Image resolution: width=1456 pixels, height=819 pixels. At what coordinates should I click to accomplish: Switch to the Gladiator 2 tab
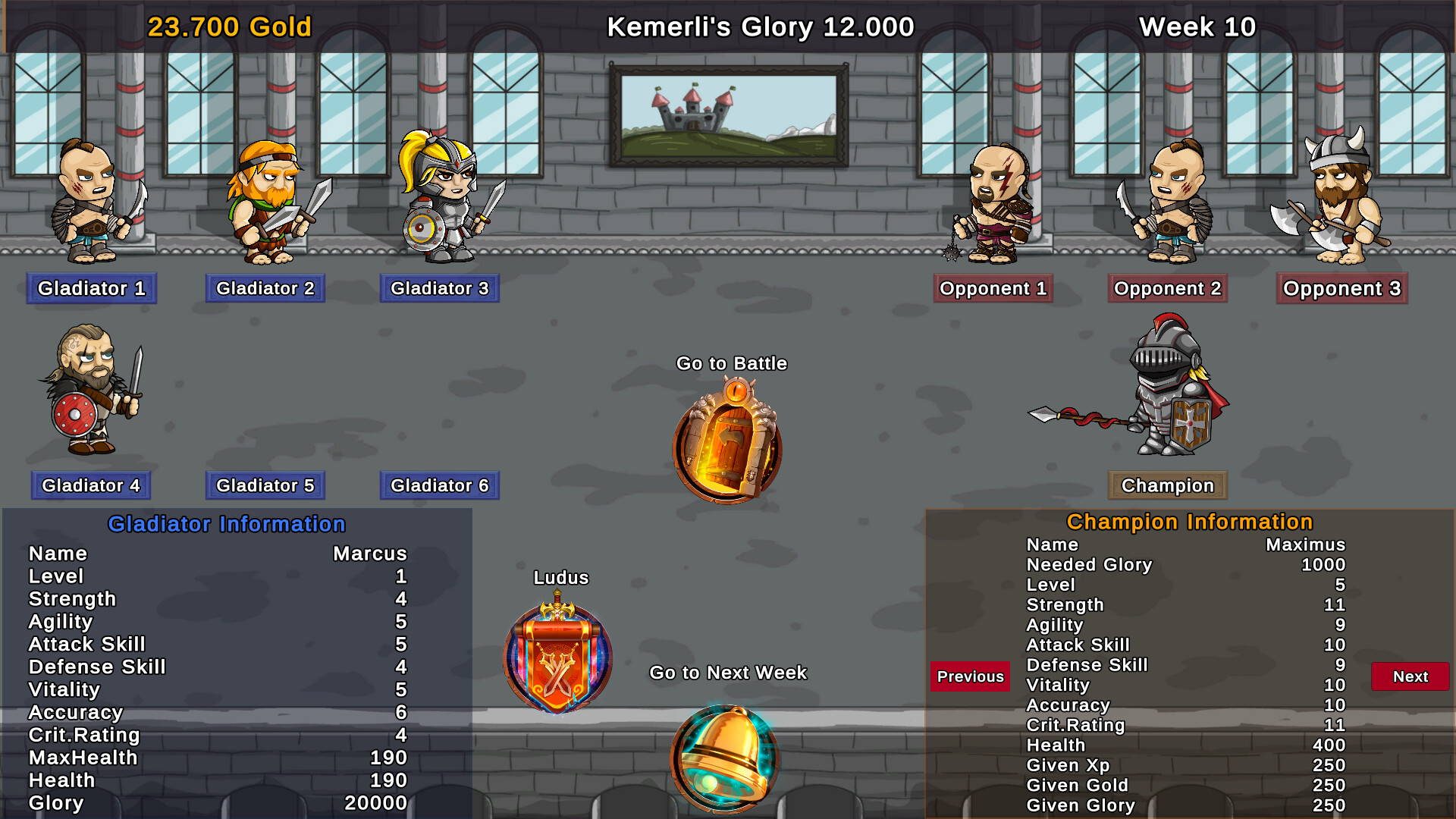click(265, 288)
